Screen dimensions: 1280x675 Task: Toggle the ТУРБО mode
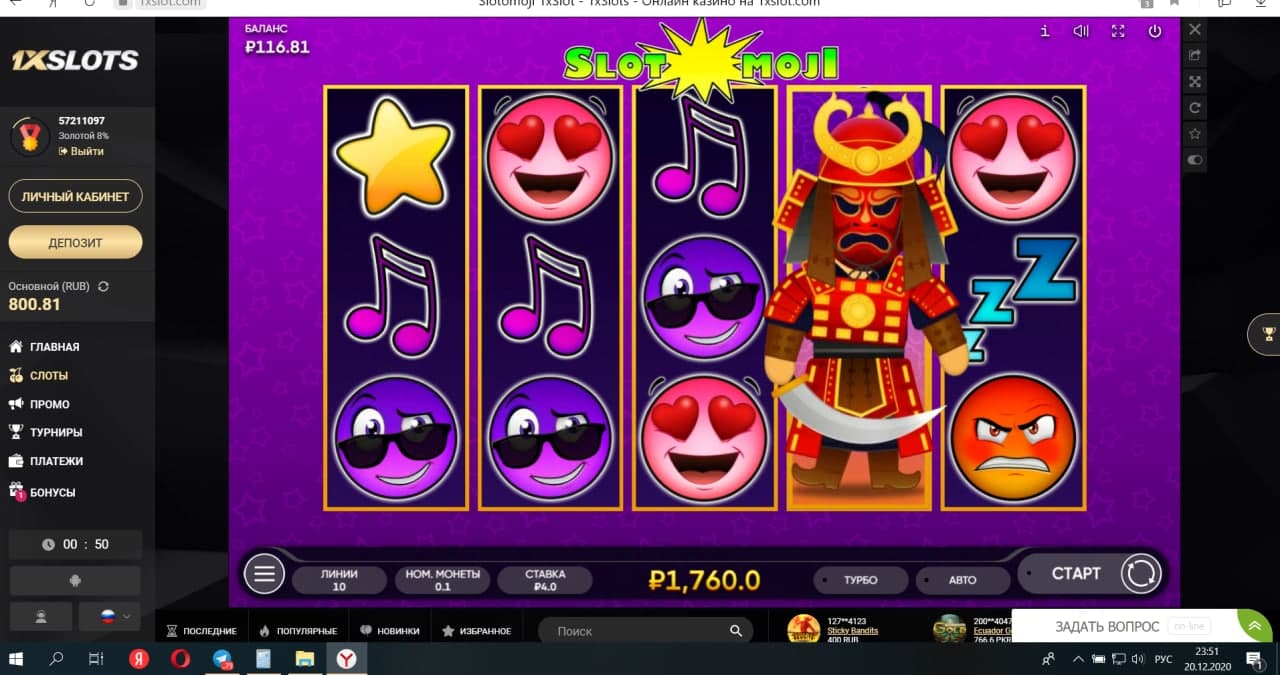pyautogui.click(x=859, y=580)
